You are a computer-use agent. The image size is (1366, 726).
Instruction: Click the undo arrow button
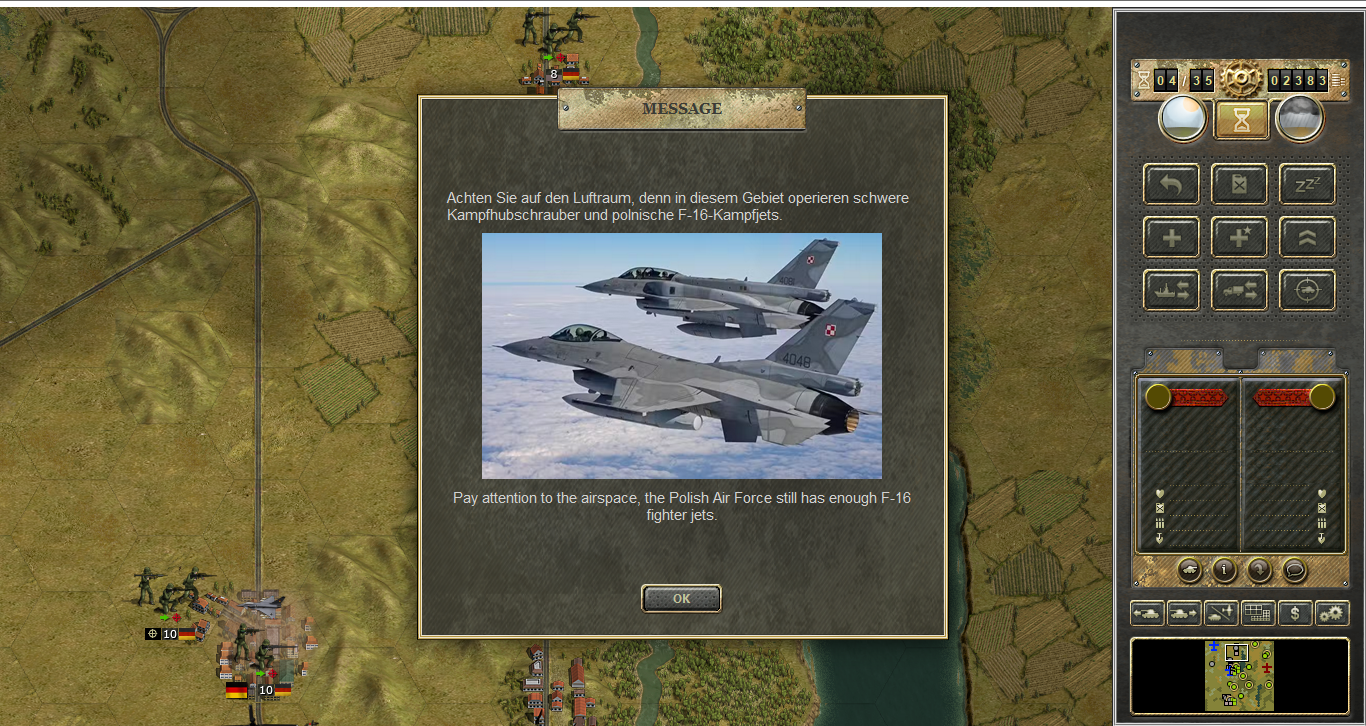pyautogui.click(x=1171, y=185)
